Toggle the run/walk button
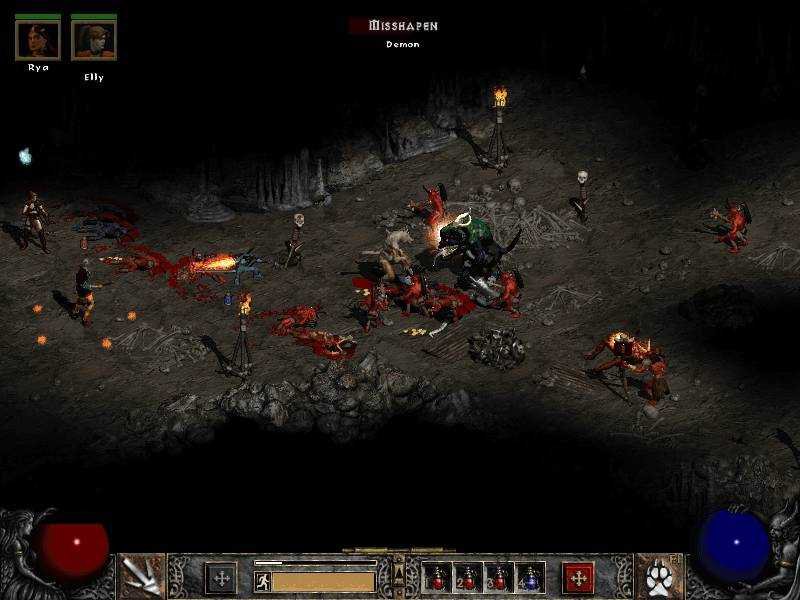 coord(263,581)
